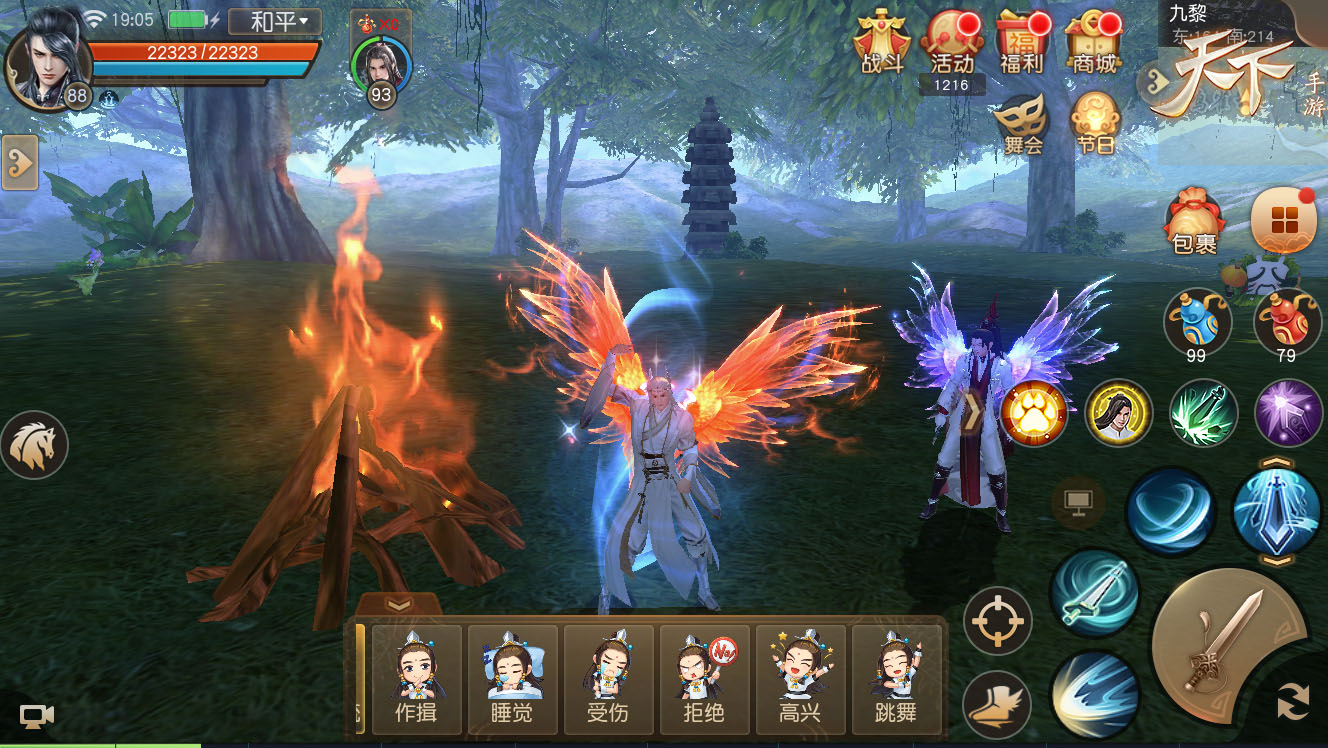Open the 商城 shop

(x=1092, y=43)
